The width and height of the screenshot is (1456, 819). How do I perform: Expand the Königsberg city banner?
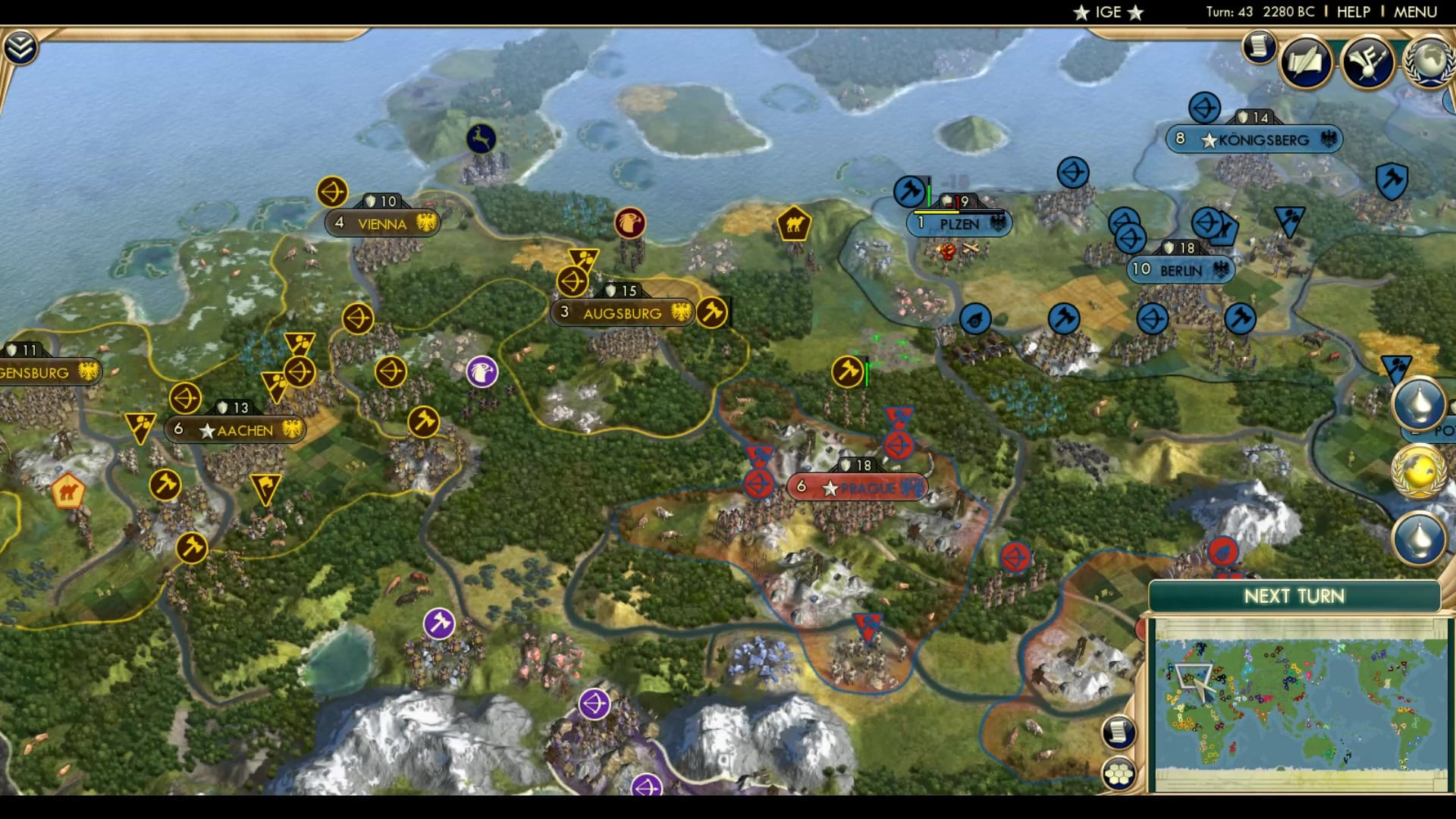[1255, 139]
